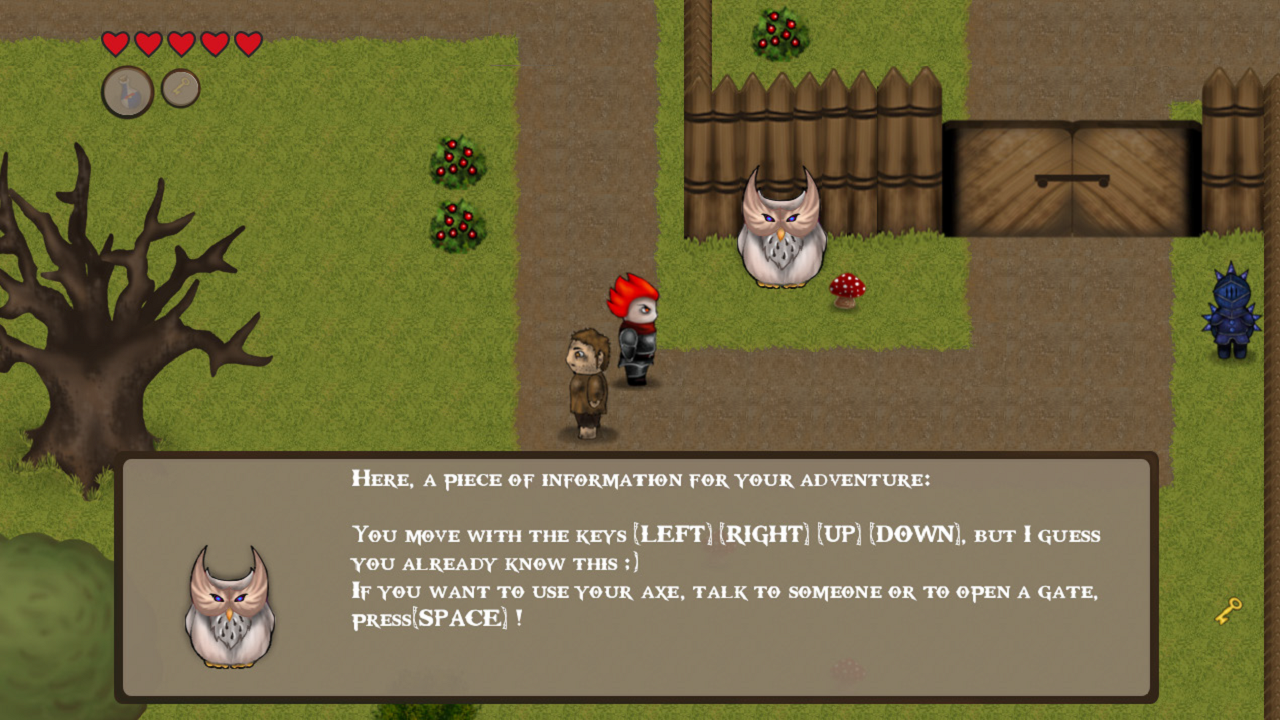Click the golden key inventory slot
Viewport: 1280px width, 720px height.
tap(181, 88)
